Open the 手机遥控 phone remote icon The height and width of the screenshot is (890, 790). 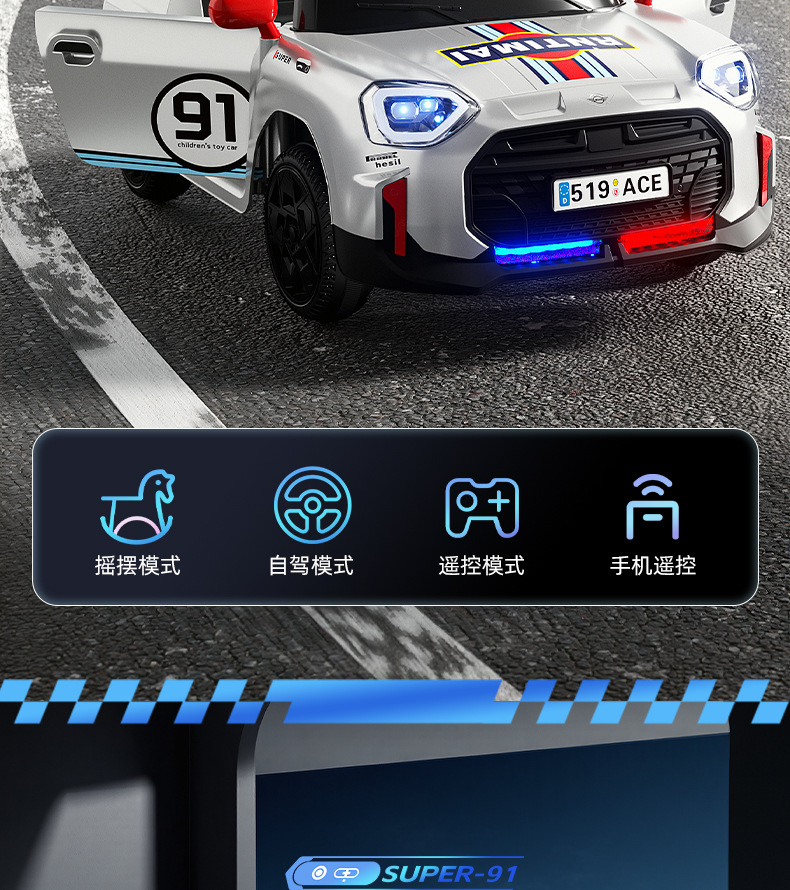pyautogui.click(x=652, y=507)
